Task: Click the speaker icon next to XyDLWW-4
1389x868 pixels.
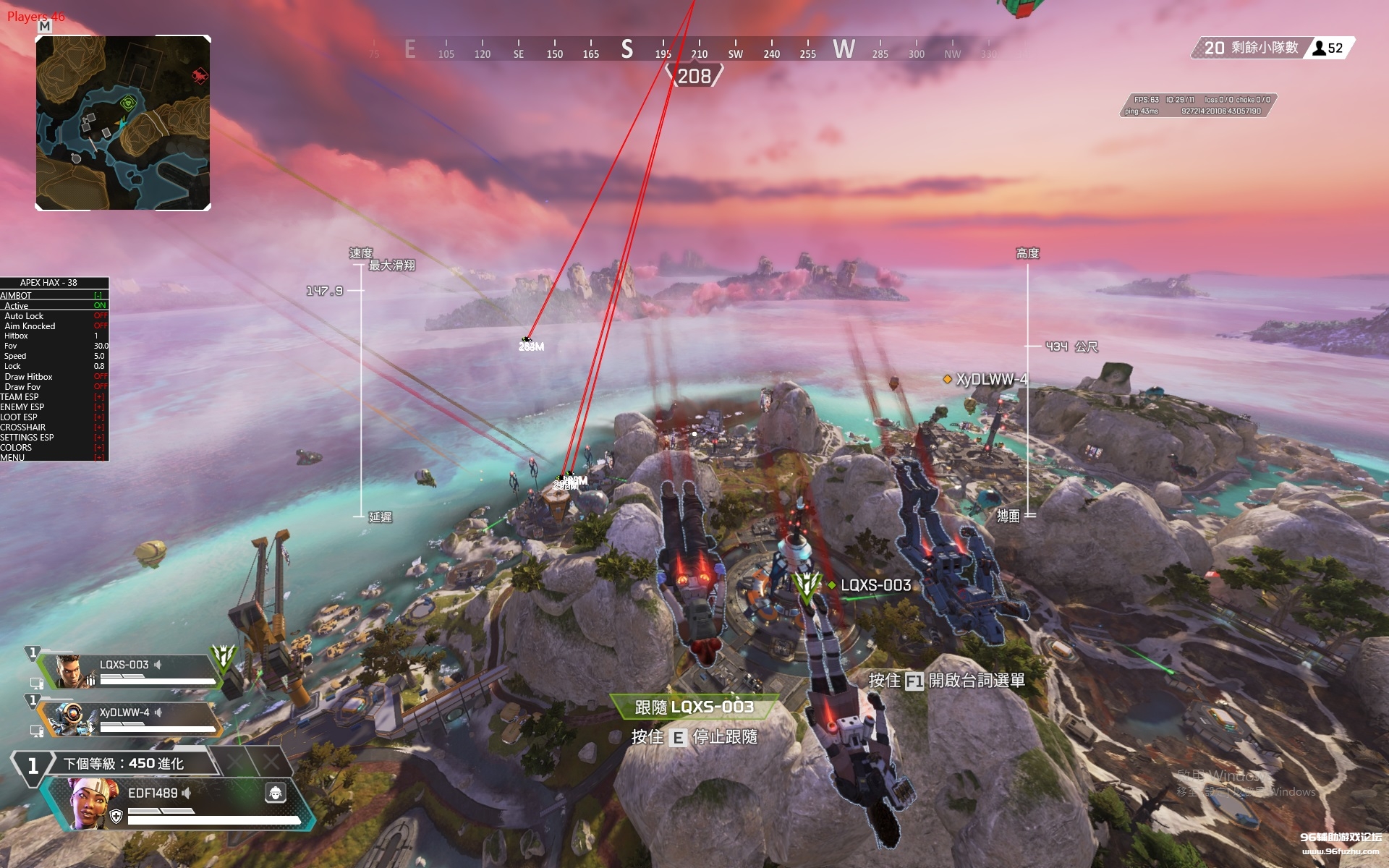Action: (158, 712)
